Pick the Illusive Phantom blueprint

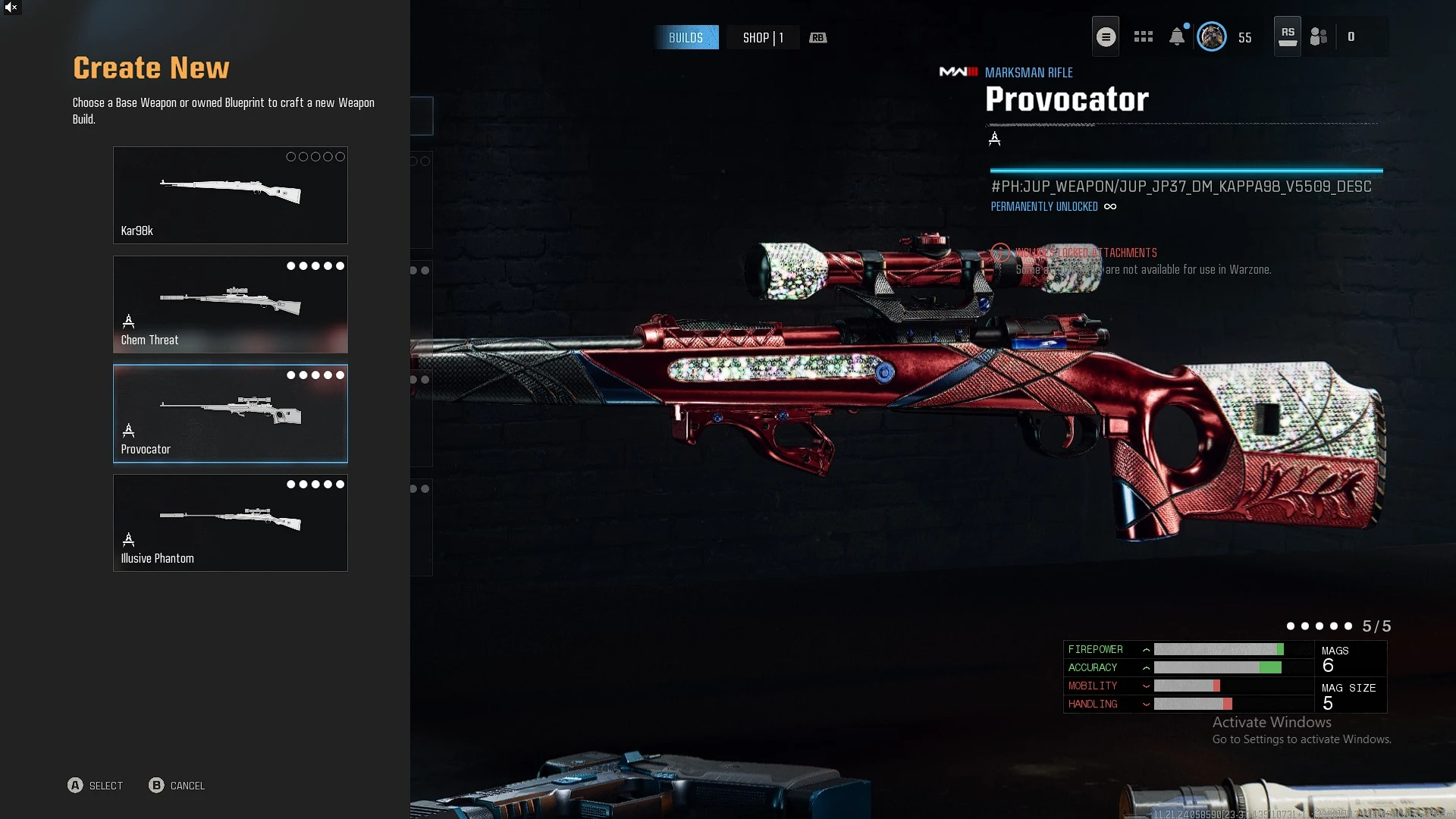coord(230,522)
